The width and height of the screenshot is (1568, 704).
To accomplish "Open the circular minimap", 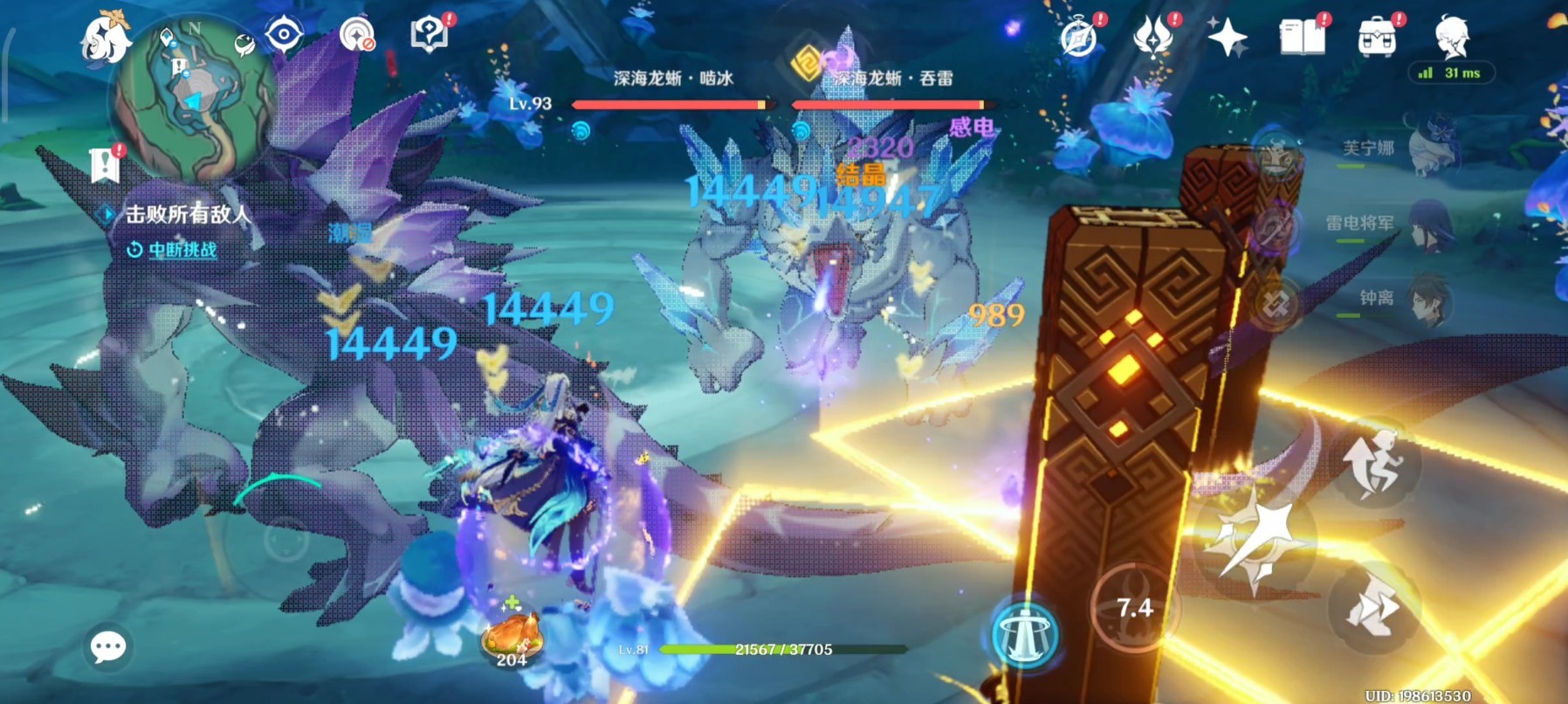I will pyautogui.click(x=193, y=96).
